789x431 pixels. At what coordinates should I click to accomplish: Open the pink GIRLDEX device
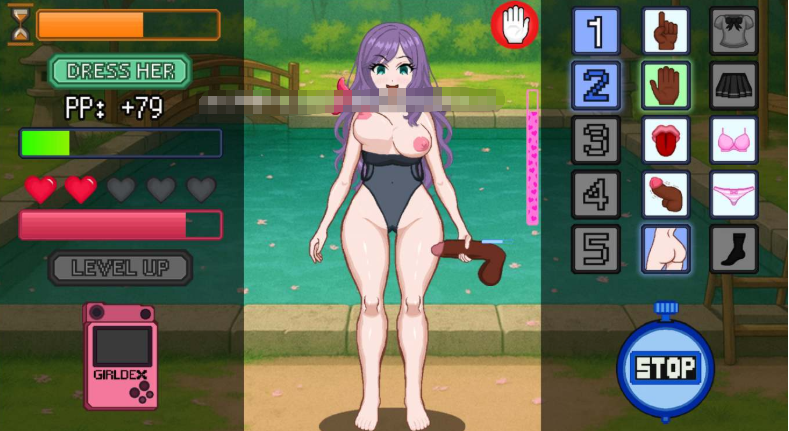[x=121, y=356]
